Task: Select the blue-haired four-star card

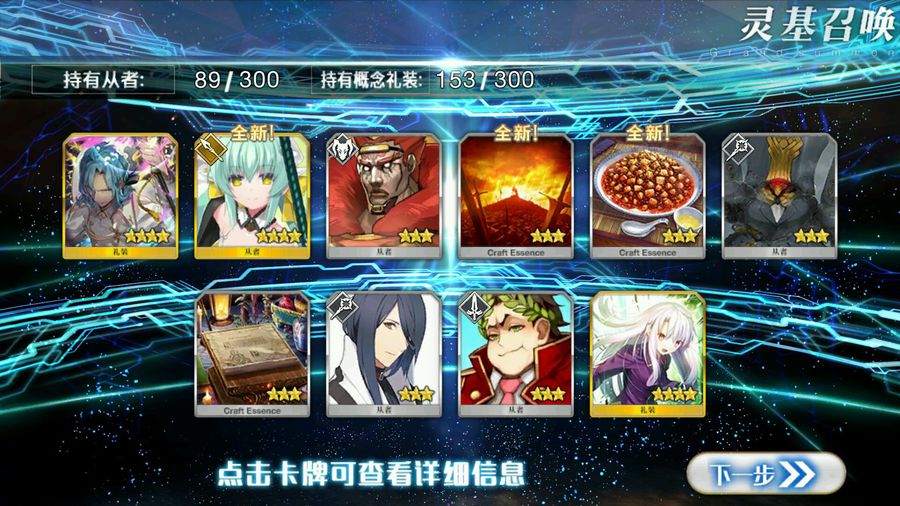Action: click(119, 196)
